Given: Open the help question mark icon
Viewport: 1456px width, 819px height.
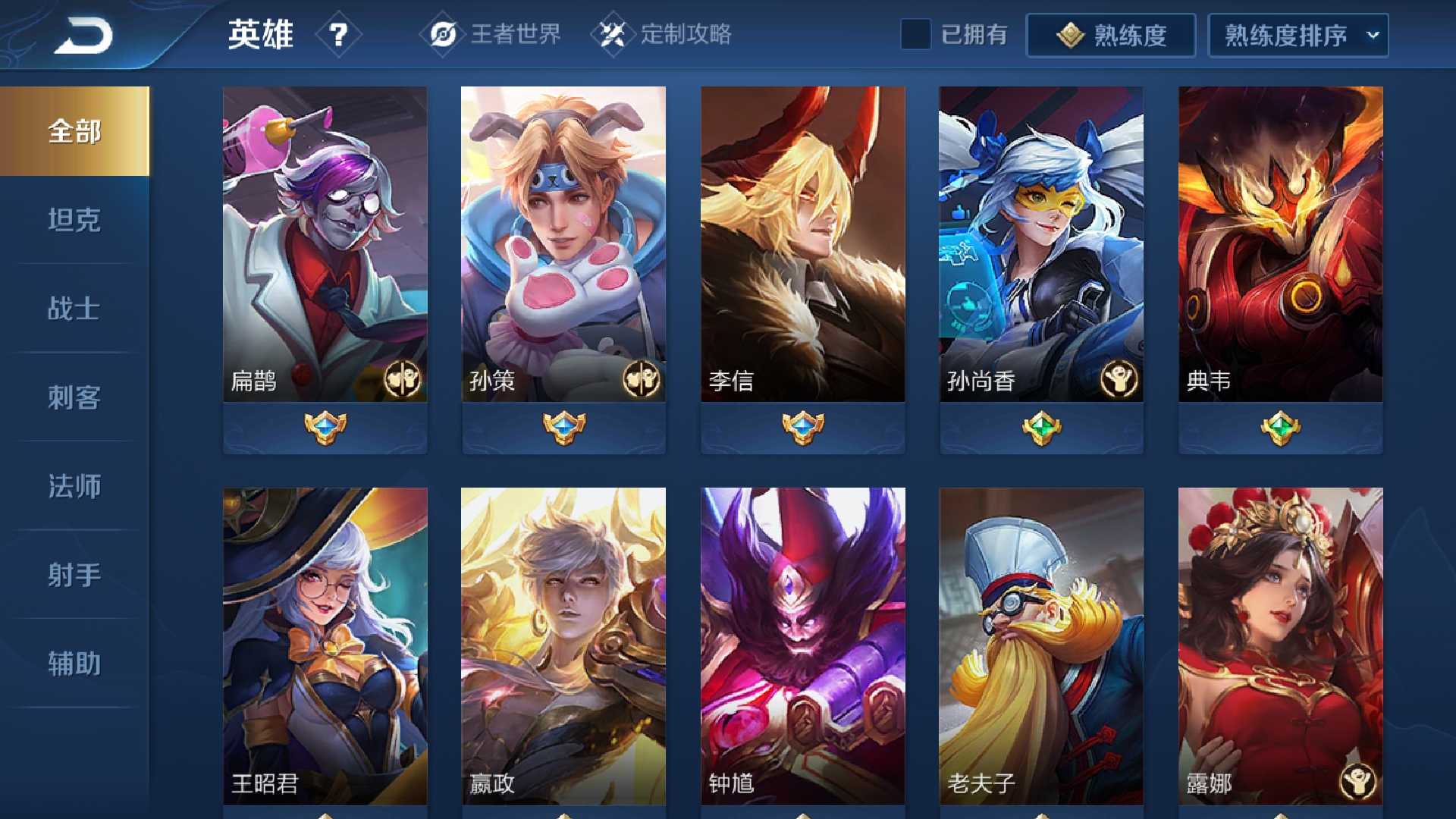Looking at the screenshot, I should point(340,33).
